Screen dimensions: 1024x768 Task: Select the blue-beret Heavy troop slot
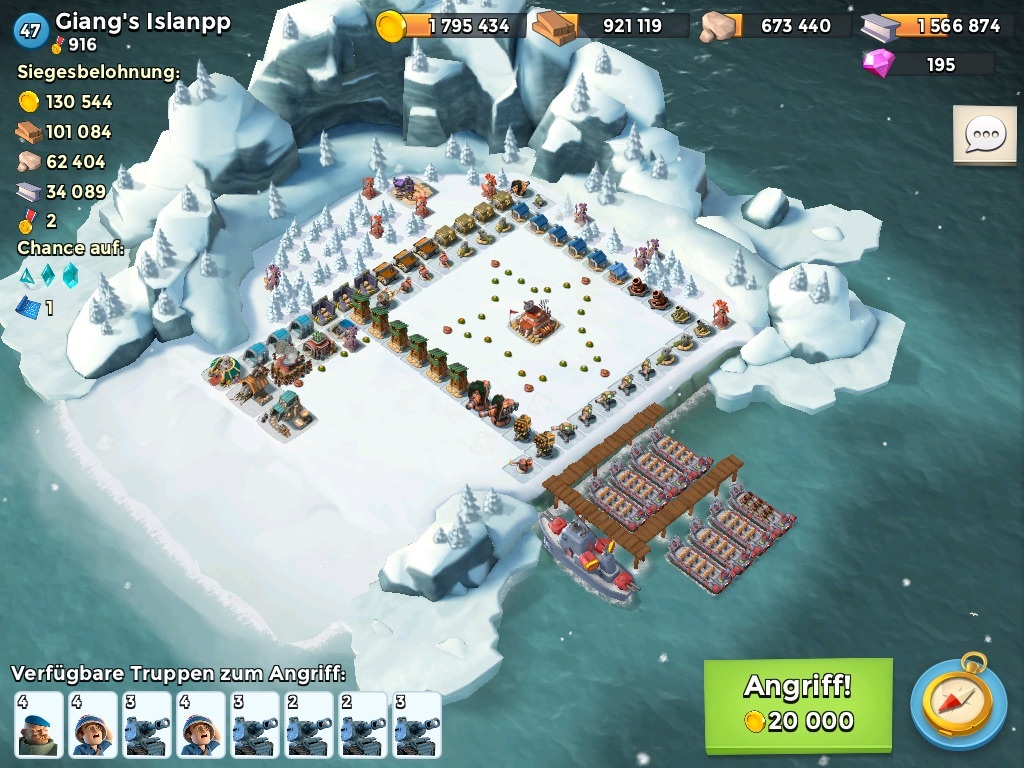(39, 724)
